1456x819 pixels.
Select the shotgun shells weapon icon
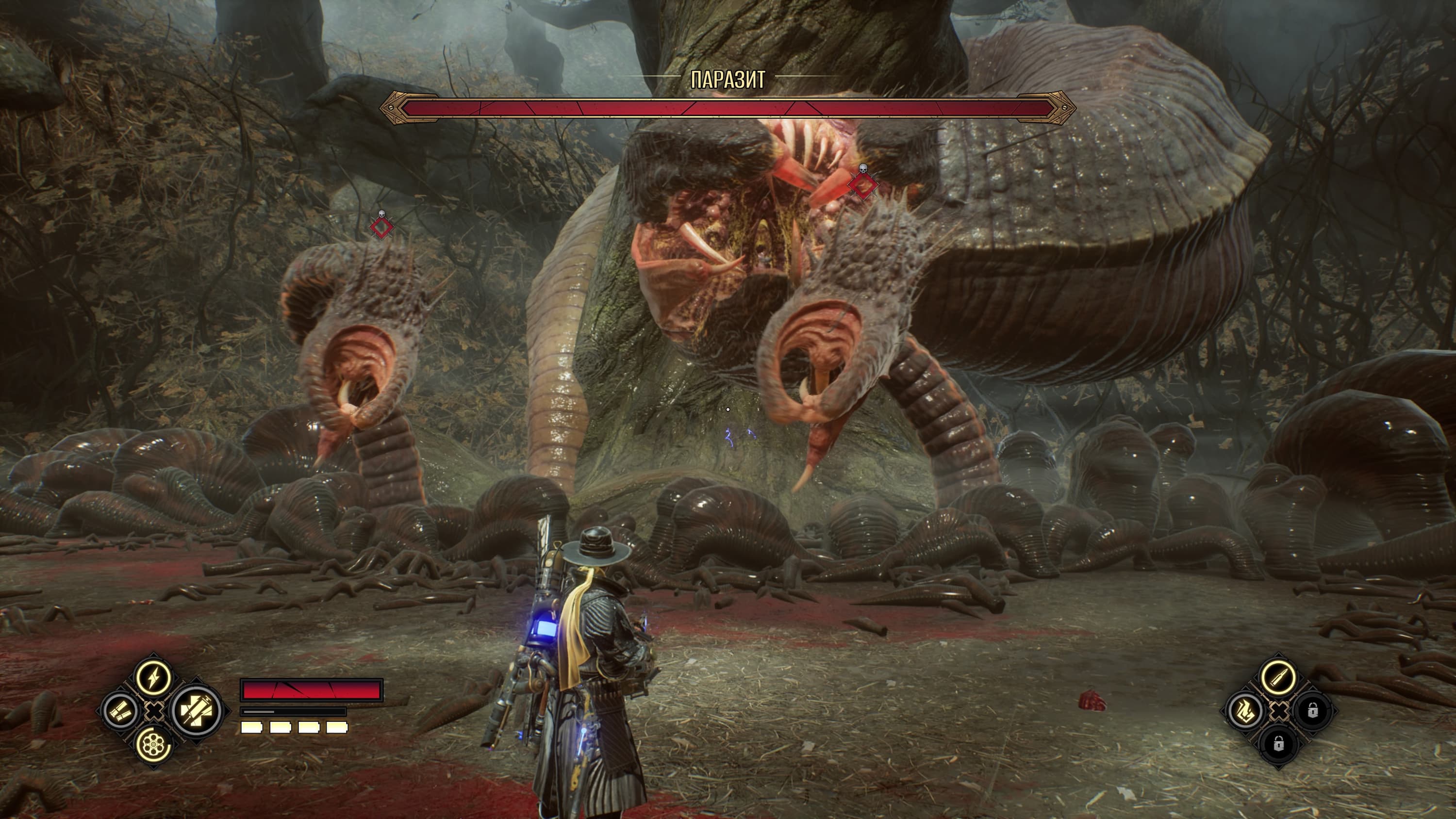point(120,710)
